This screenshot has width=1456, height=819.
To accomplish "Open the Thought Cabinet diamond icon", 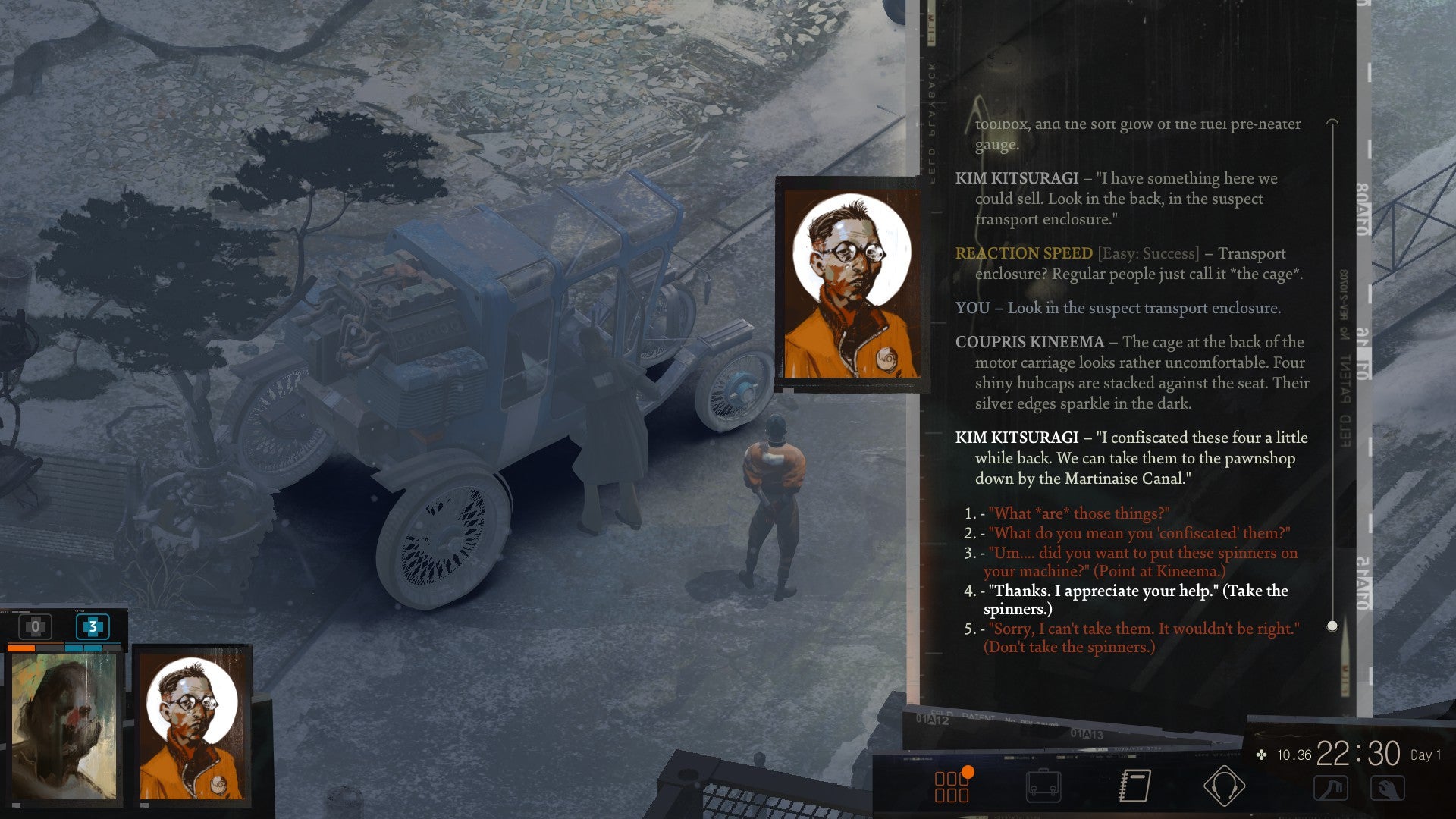I will pos(1224,786).
